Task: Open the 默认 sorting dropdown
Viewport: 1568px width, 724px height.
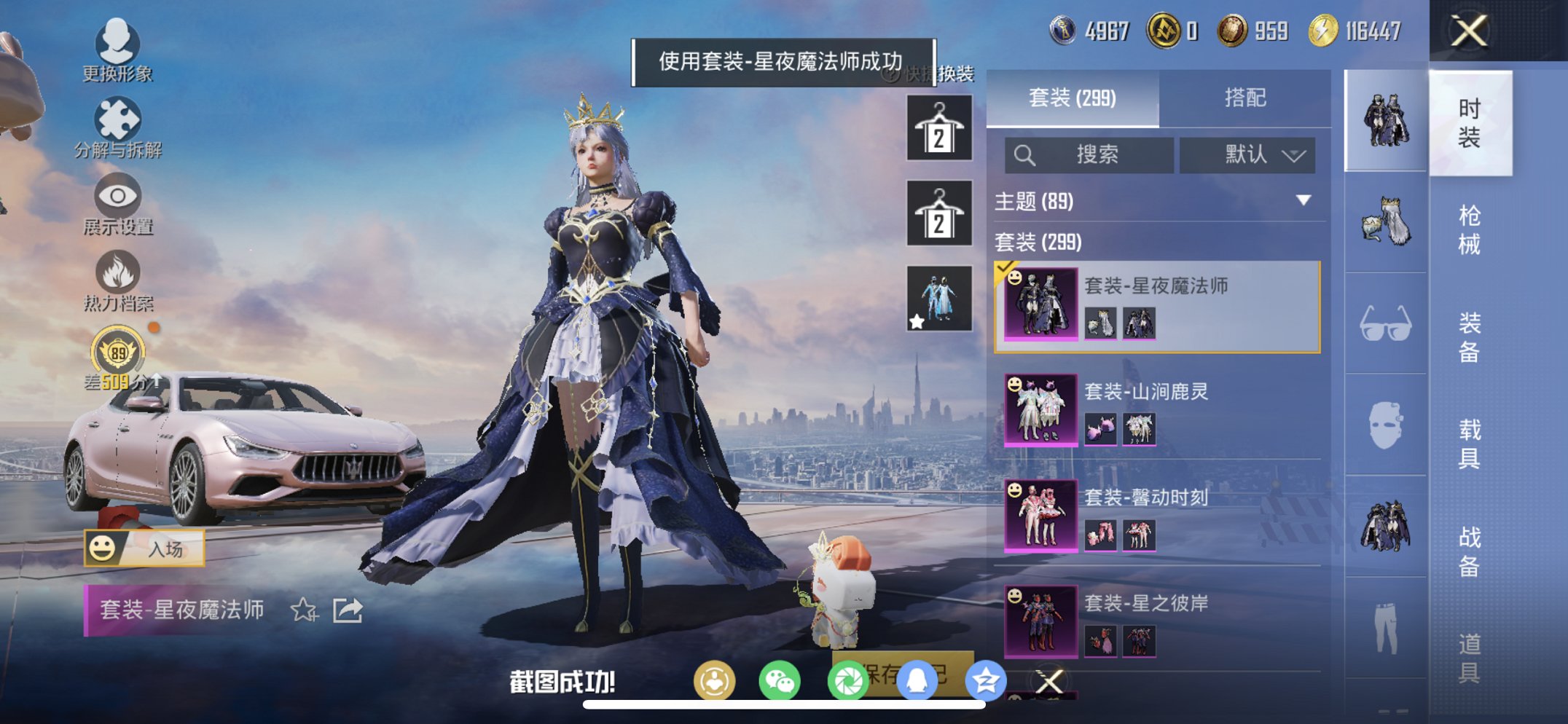Action: click(1249, 155)
